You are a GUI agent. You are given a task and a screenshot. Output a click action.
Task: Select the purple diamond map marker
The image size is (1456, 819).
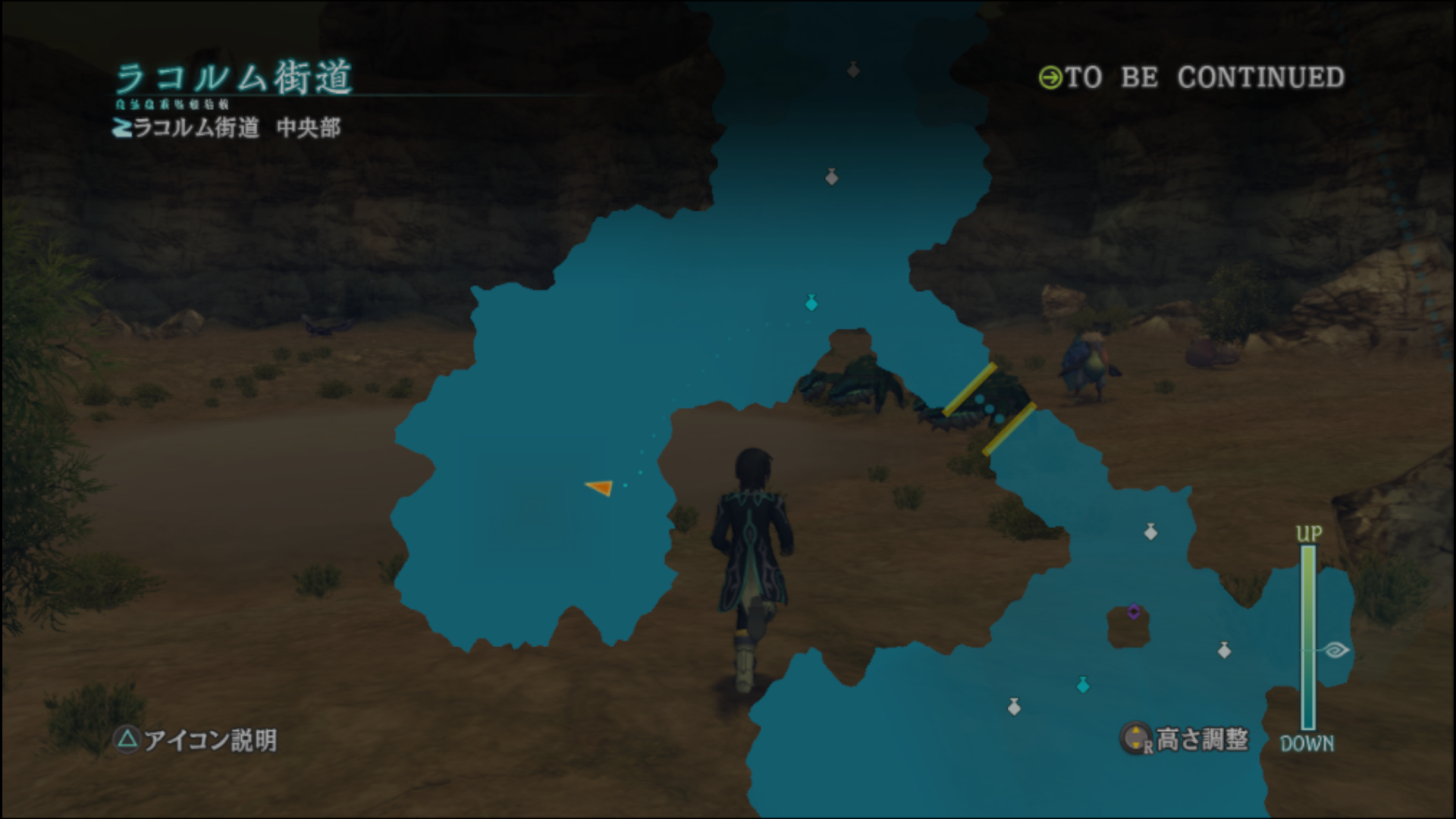1134,611
